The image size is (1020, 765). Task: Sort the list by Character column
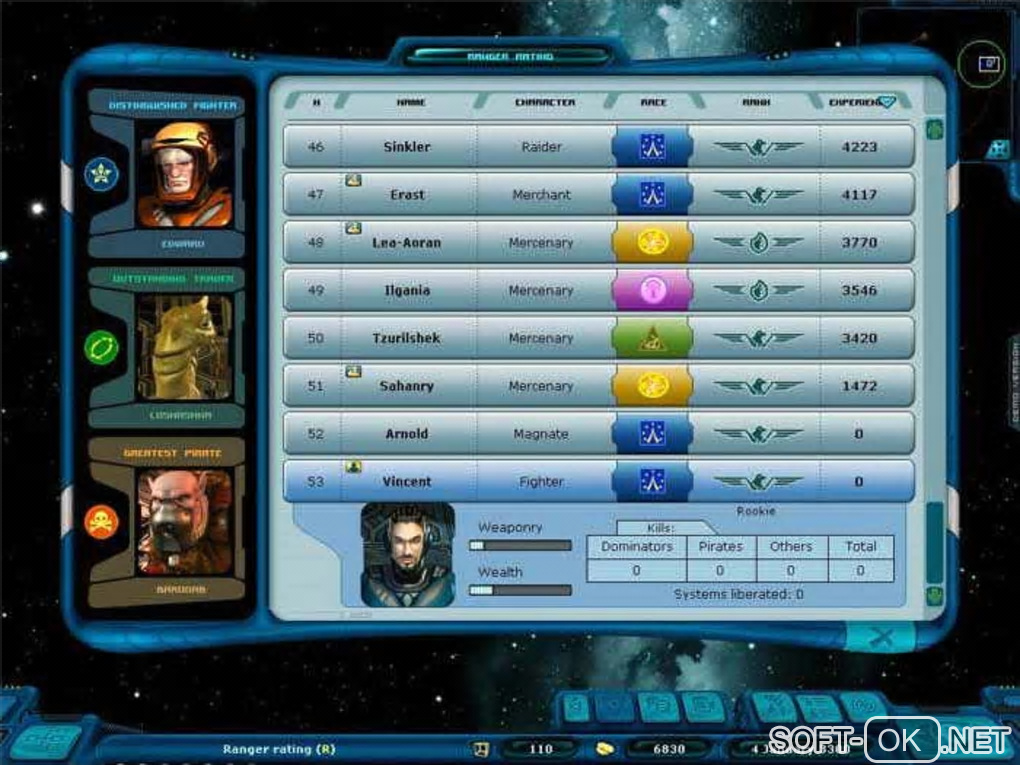(x=544, y=102)
